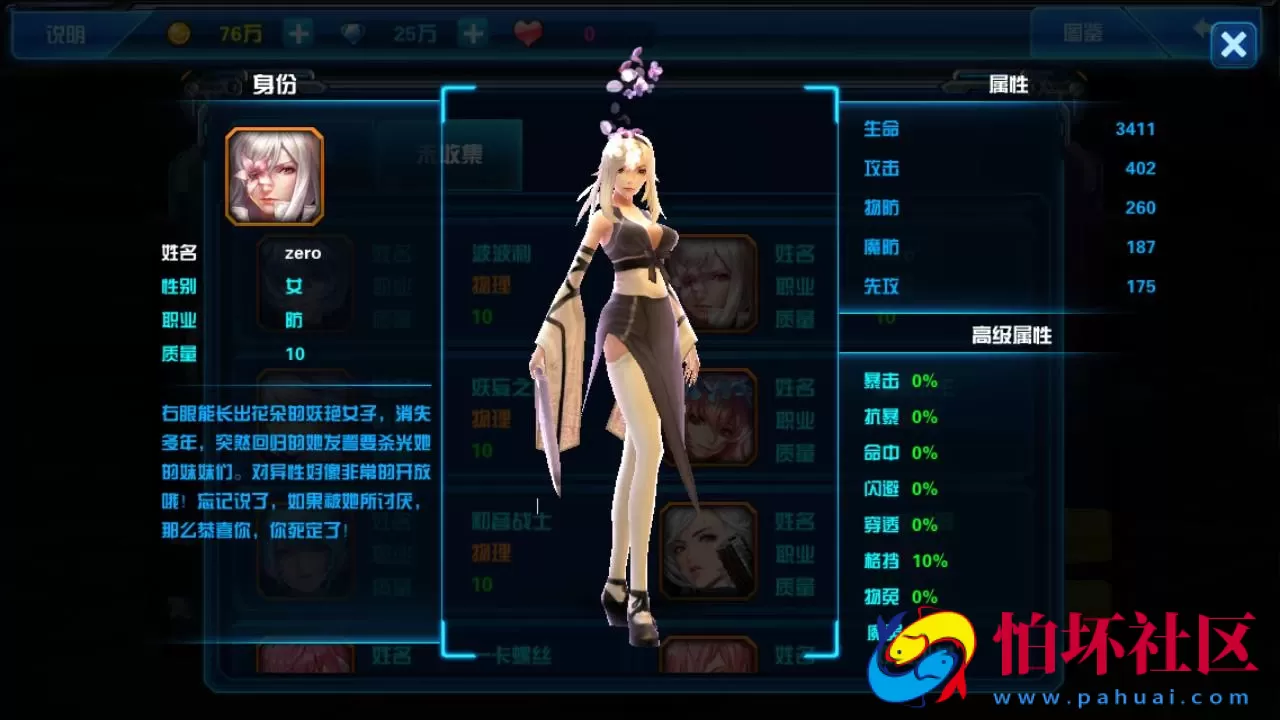Click the red heart icon

coord(527,32)
